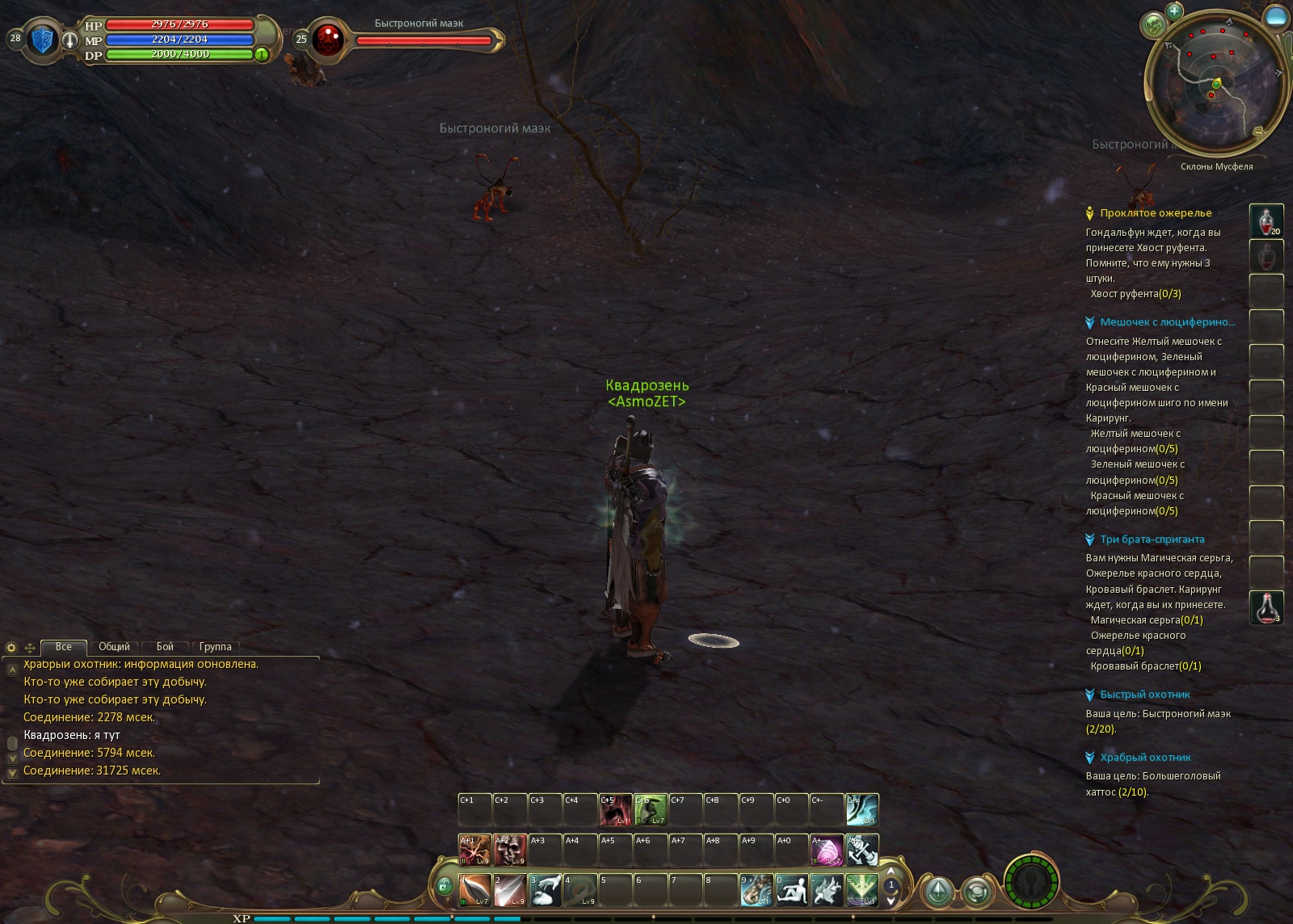
Task: Open the Бой chat tab
Action: 165,647
